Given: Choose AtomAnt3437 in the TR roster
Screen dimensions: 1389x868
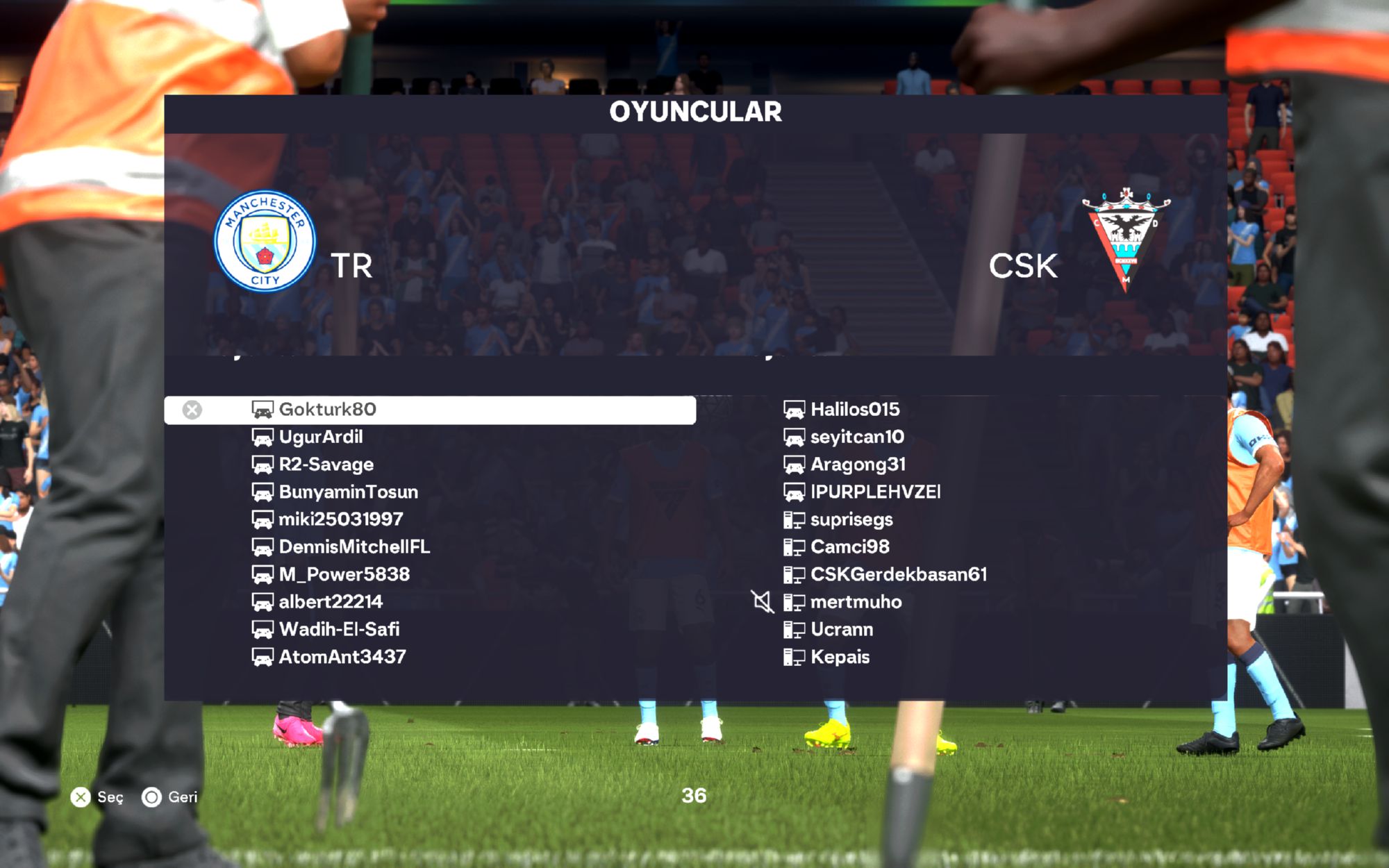Looking at the screenshot, I should coord(342,657).
